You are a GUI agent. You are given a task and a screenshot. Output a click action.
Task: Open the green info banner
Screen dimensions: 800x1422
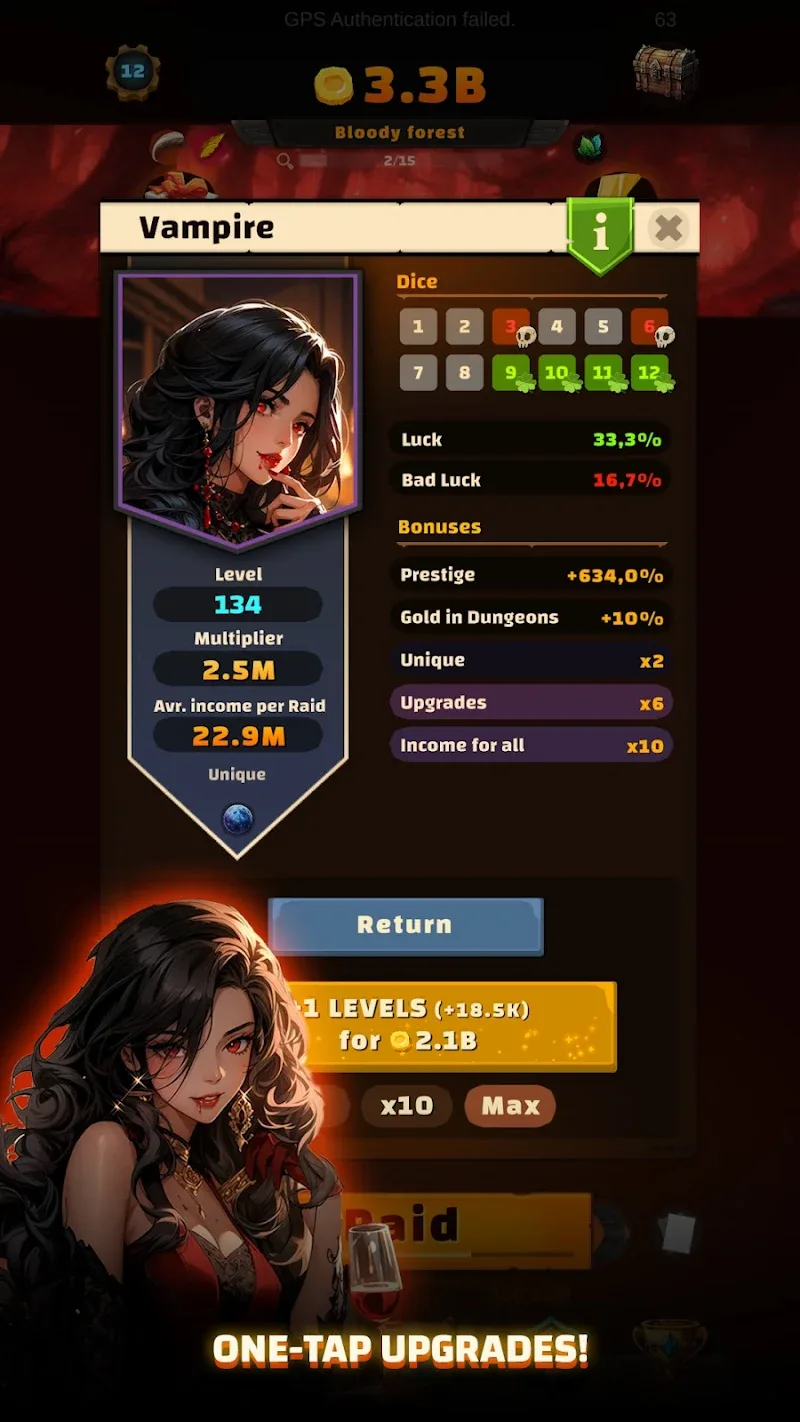[600, 234]
